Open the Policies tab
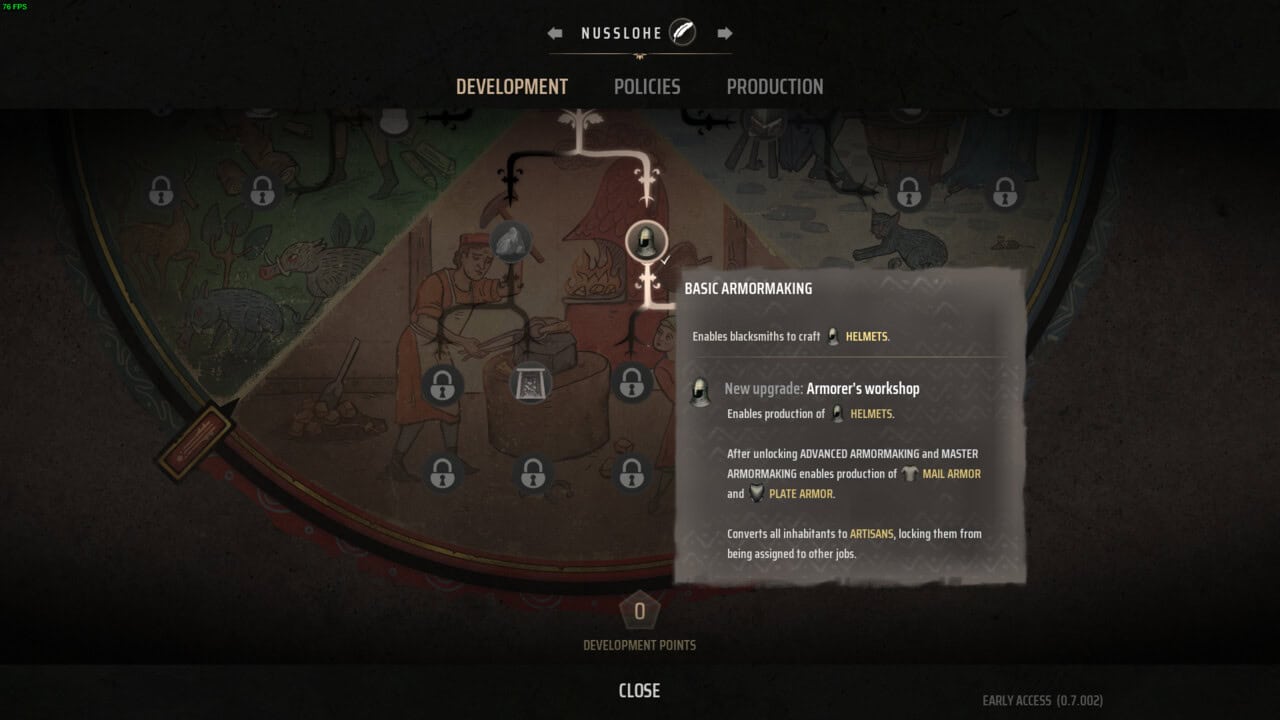Image resolution: width=1280 pixels, height=720 pixels. [x=647, y=87]
